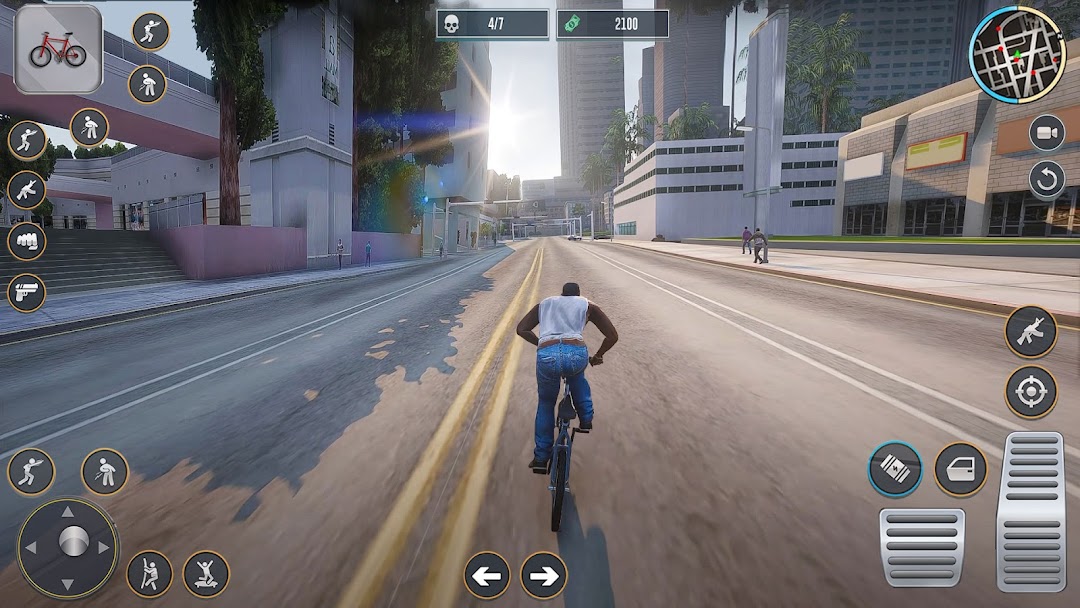Steer left with the left arrow button
1080x608 pixels.
pos(487,575)
